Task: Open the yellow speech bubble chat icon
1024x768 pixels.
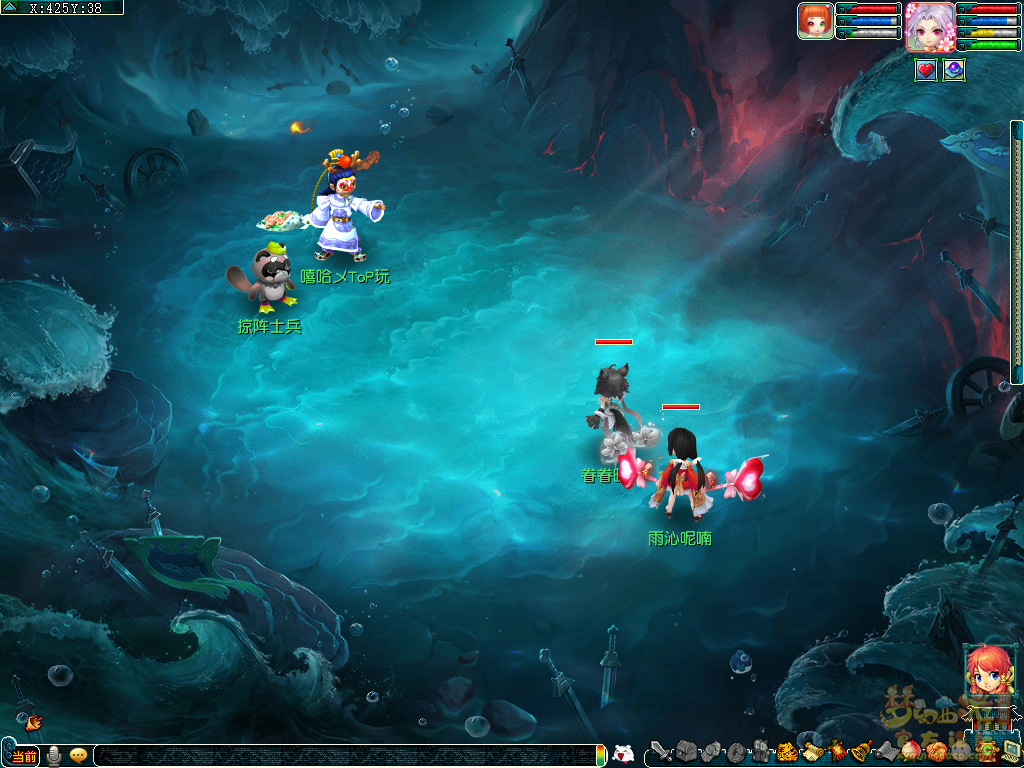Action: pyautogui.click(x=78, y=756)
